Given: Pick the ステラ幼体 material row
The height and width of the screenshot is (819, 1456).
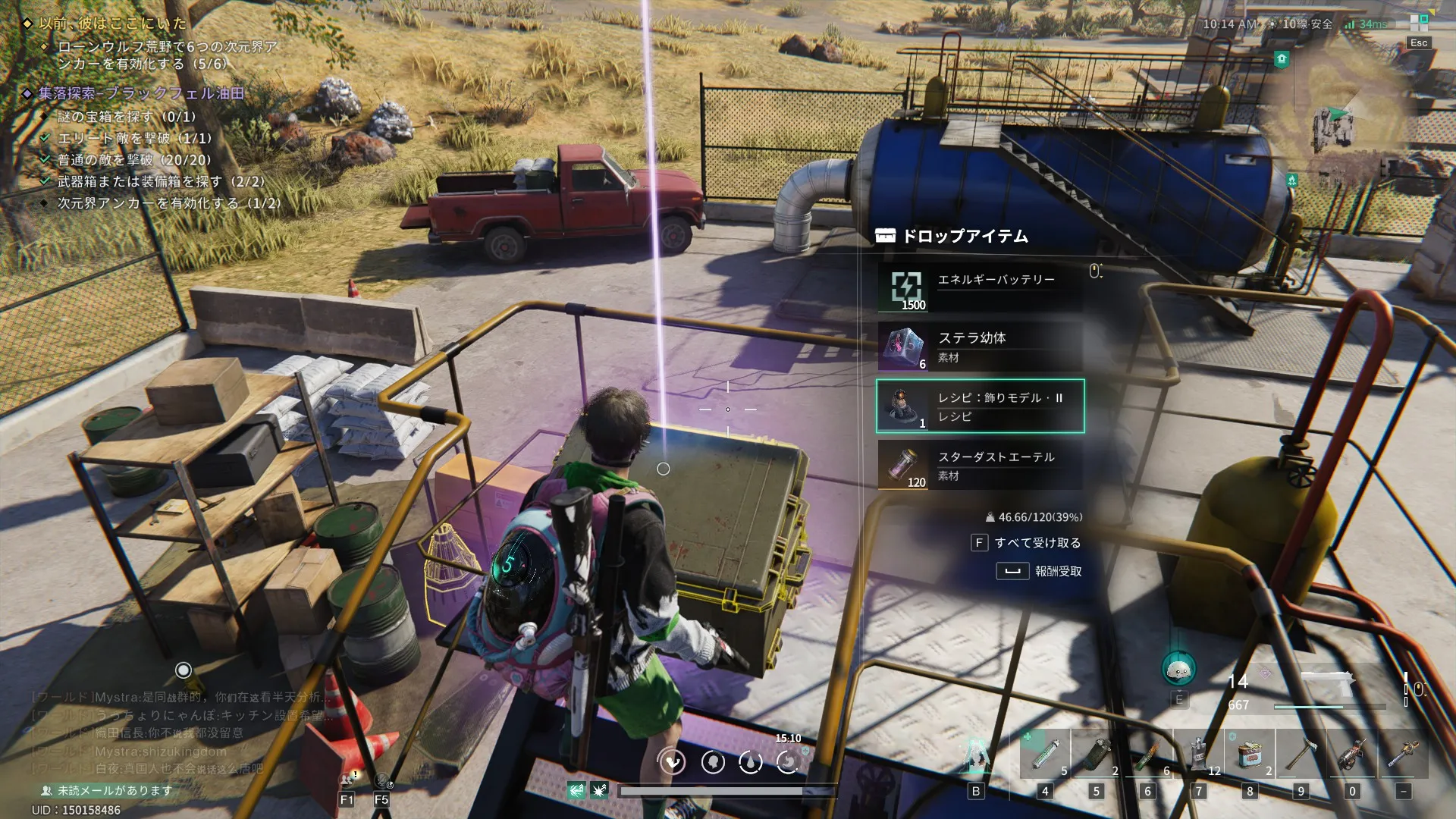Looking at the screenshot, I should click(980, 347).
